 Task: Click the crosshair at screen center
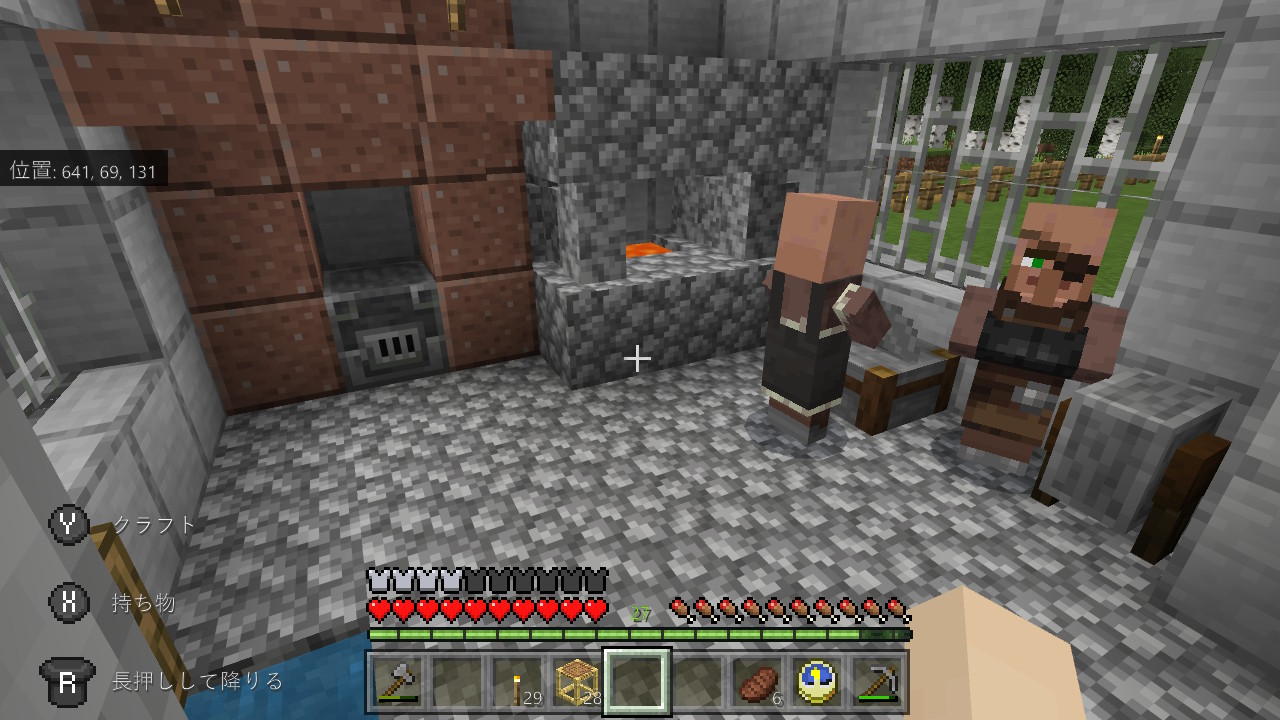point(637,356)
